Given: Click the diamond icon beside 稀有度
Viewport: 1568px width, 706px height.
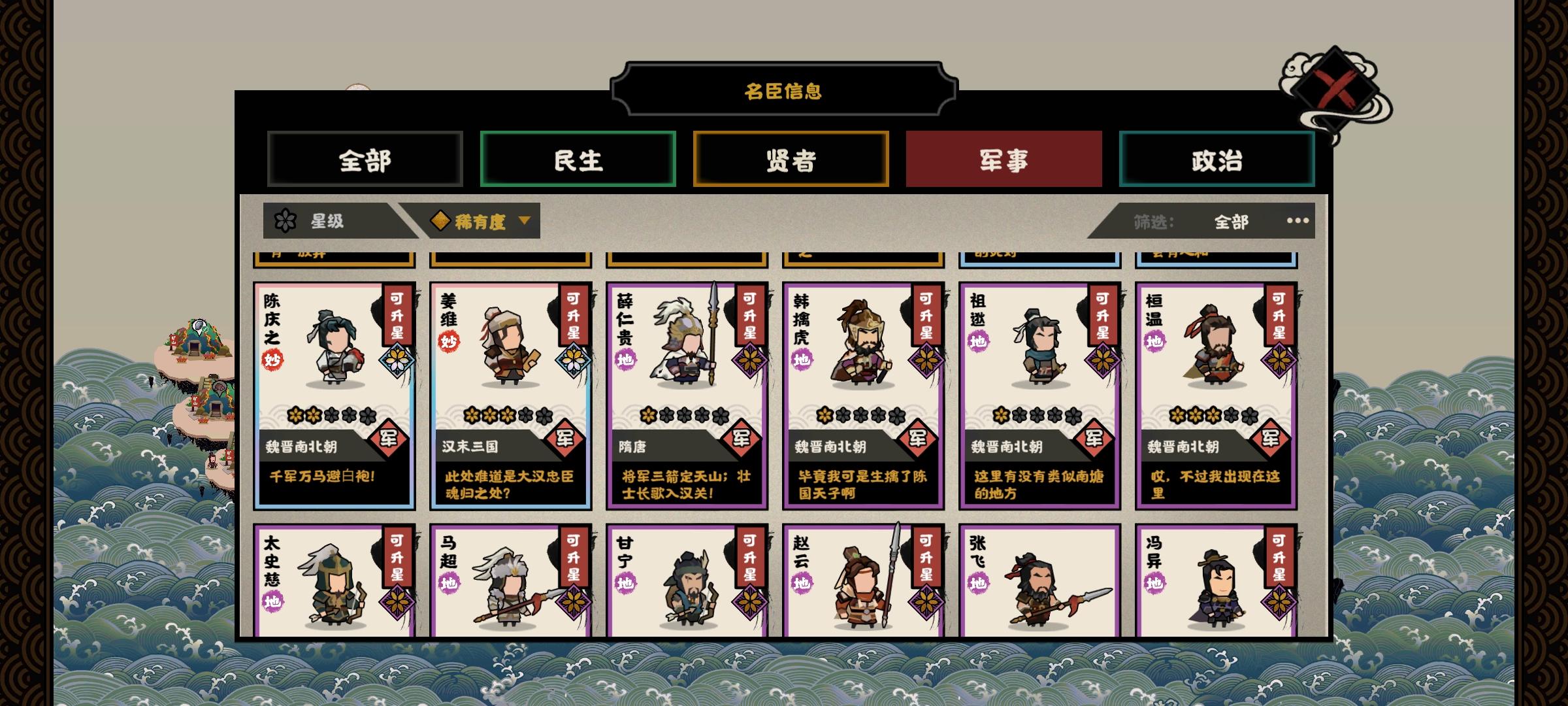Looking at the screenshot, I should pos(442,221).
